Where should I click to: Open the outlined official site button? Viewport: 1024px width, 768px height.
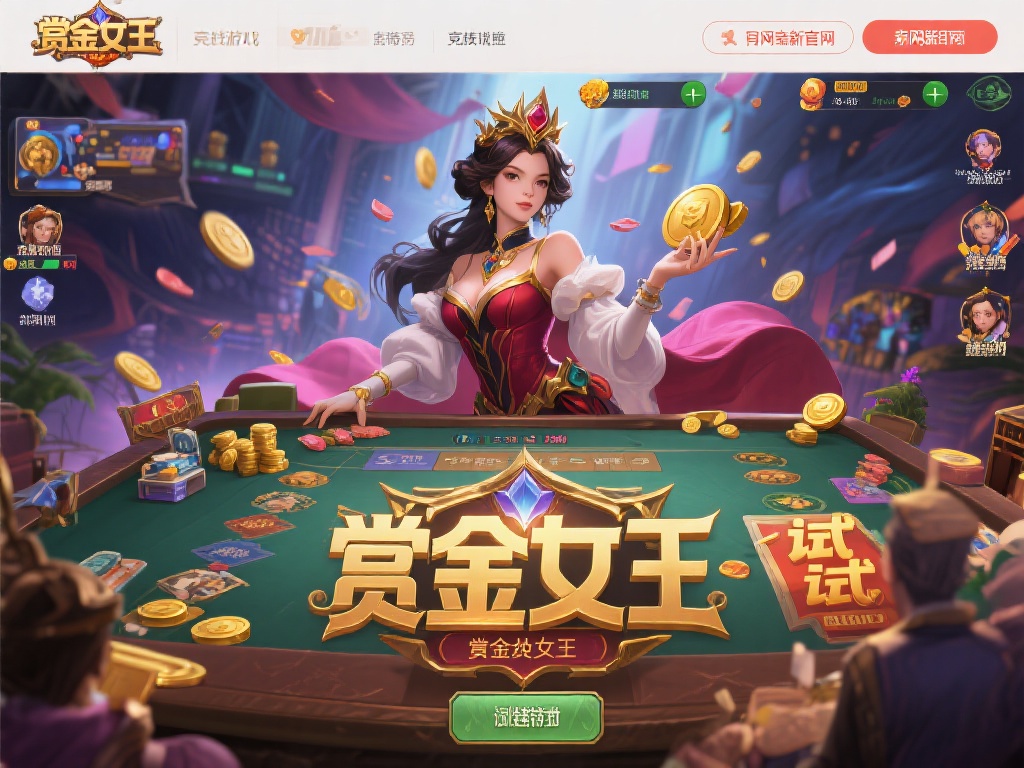[x=777, y=38]
